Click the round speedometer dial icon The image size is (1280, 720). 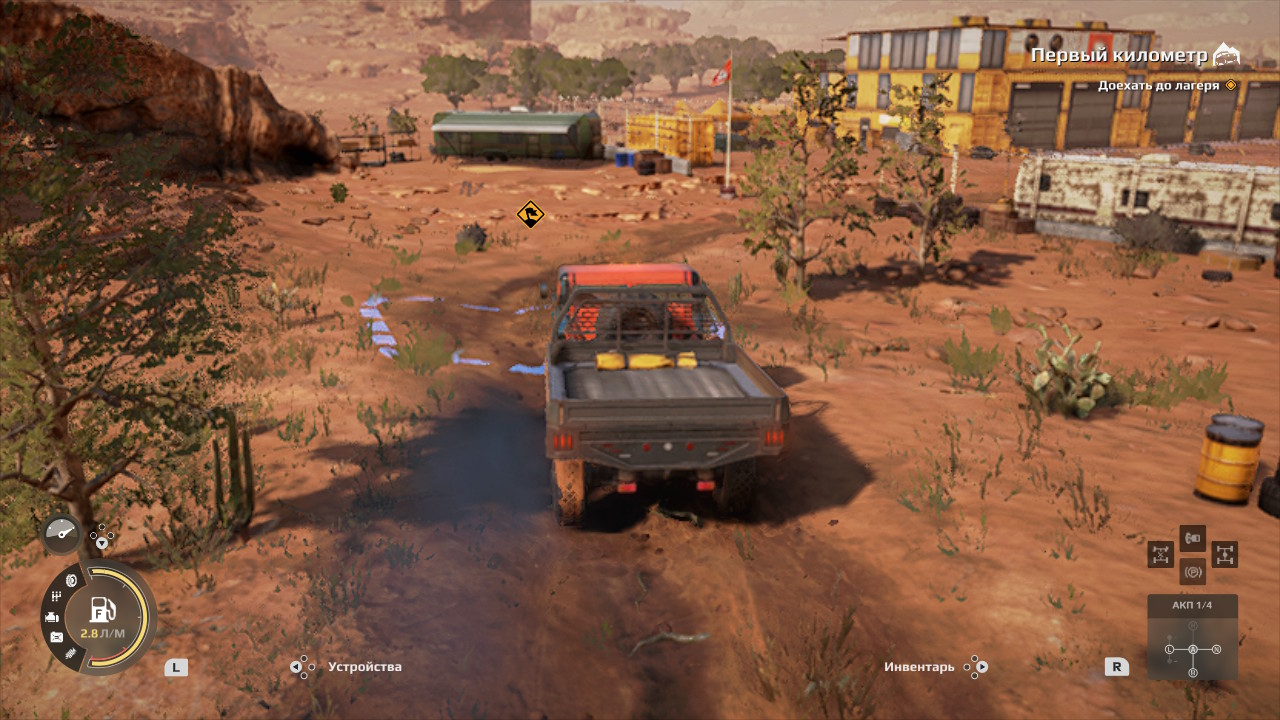[60, 535]
